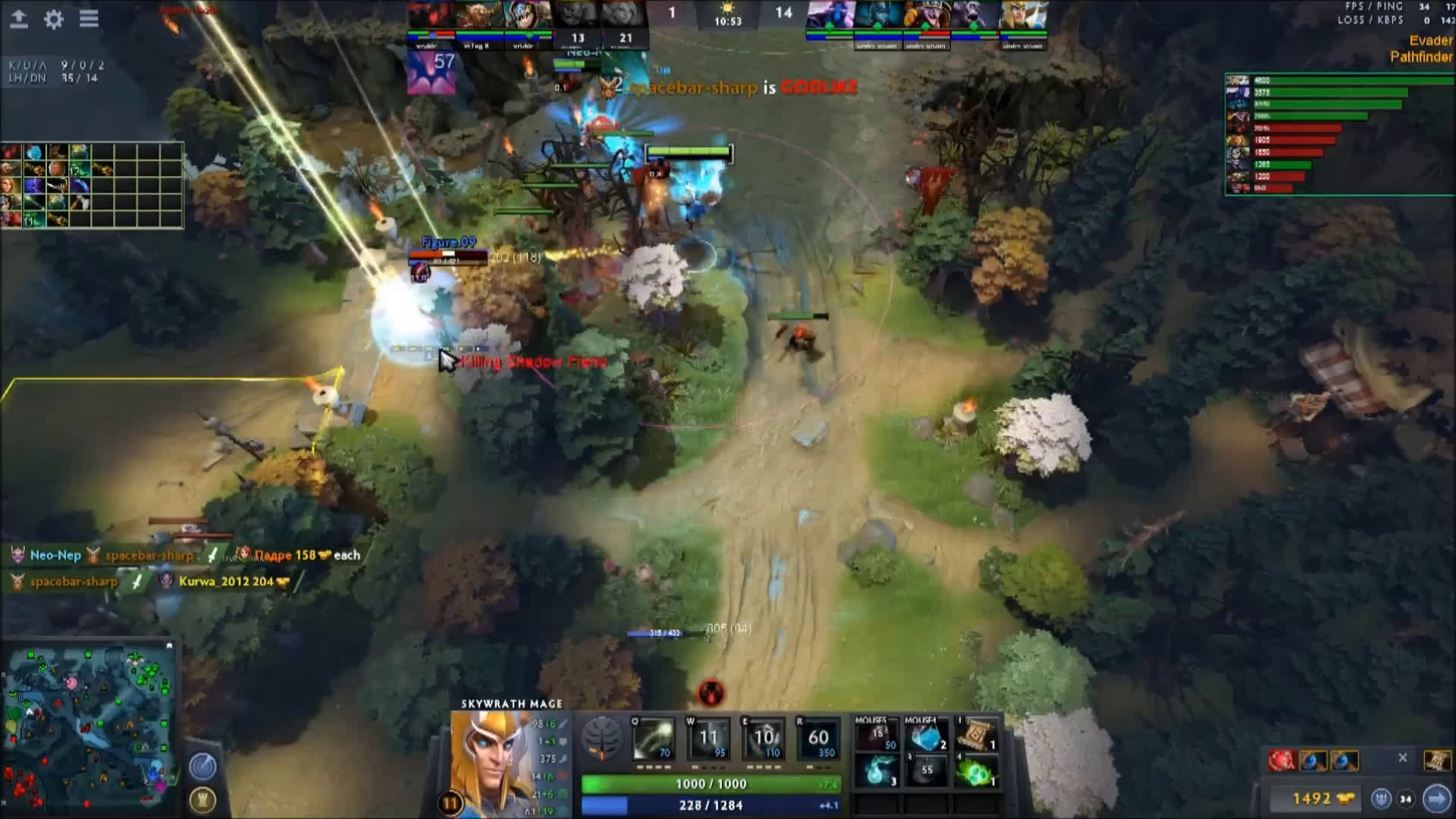Select the W ability on 11-second cooldown
The width and height of the screenshot is (1456, 819).
point(708,738)
